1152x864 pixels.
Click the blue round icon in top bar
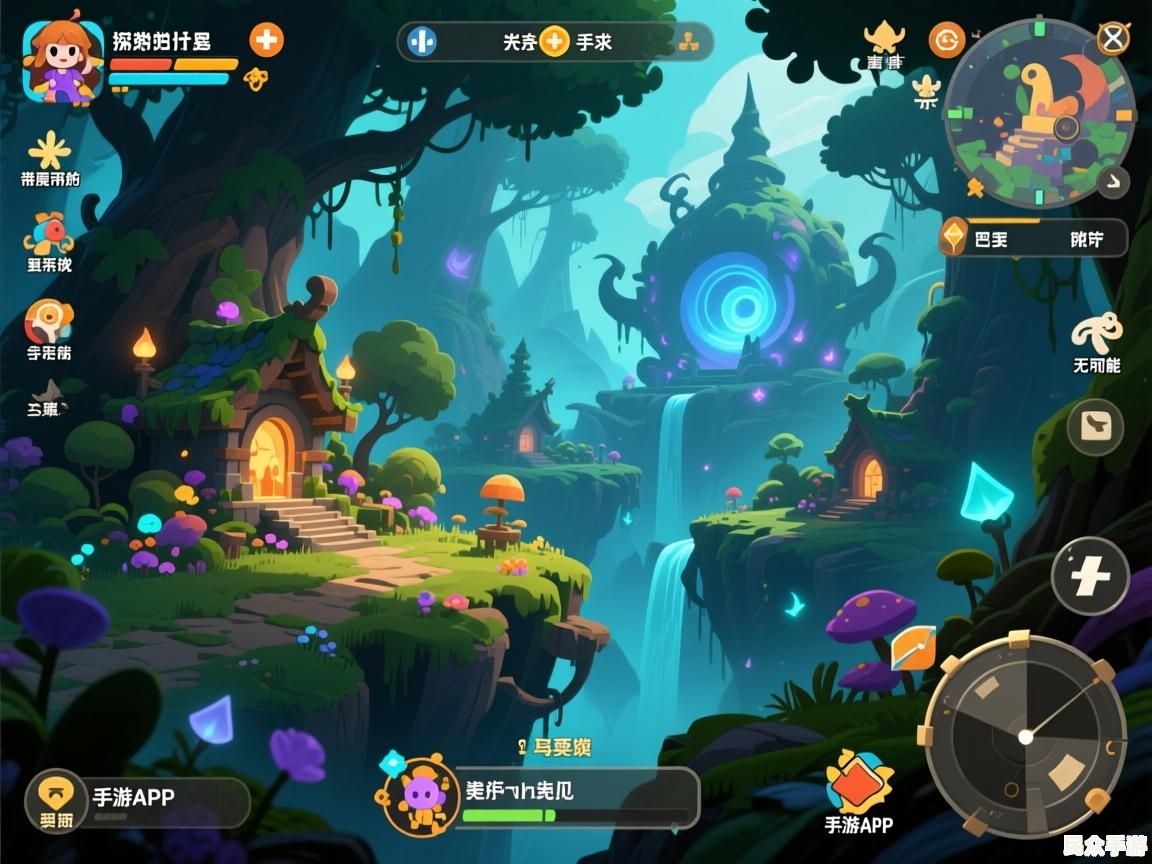pos(422,42)
